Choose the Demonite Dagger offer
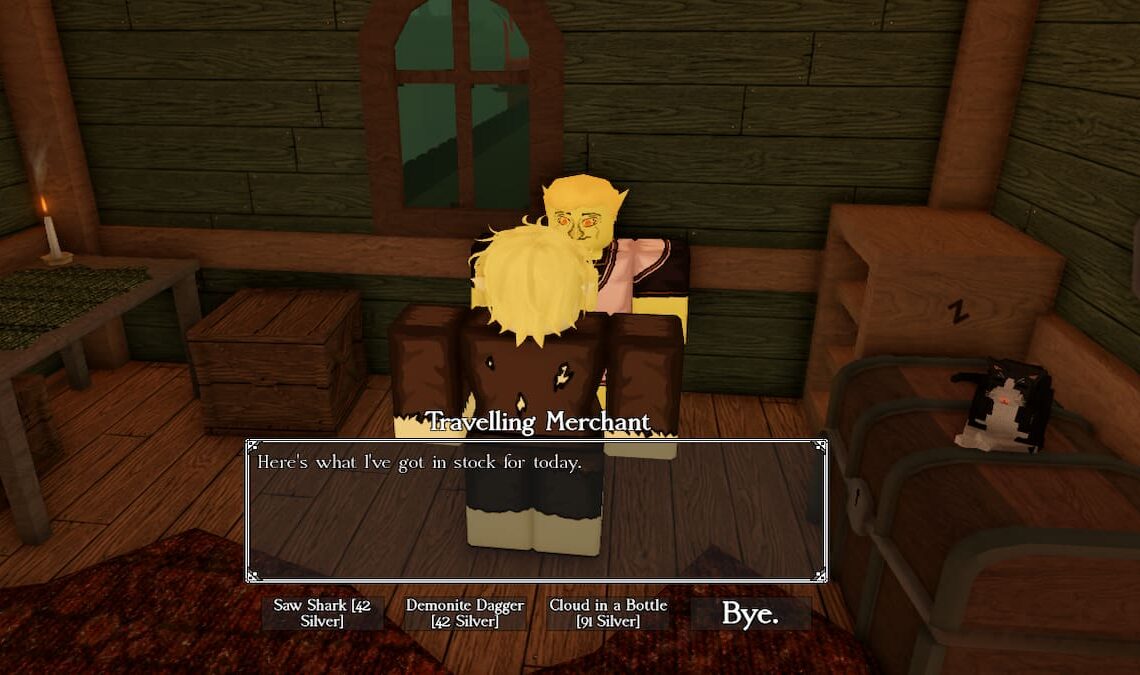1140x675 pixels. [465, 613]
